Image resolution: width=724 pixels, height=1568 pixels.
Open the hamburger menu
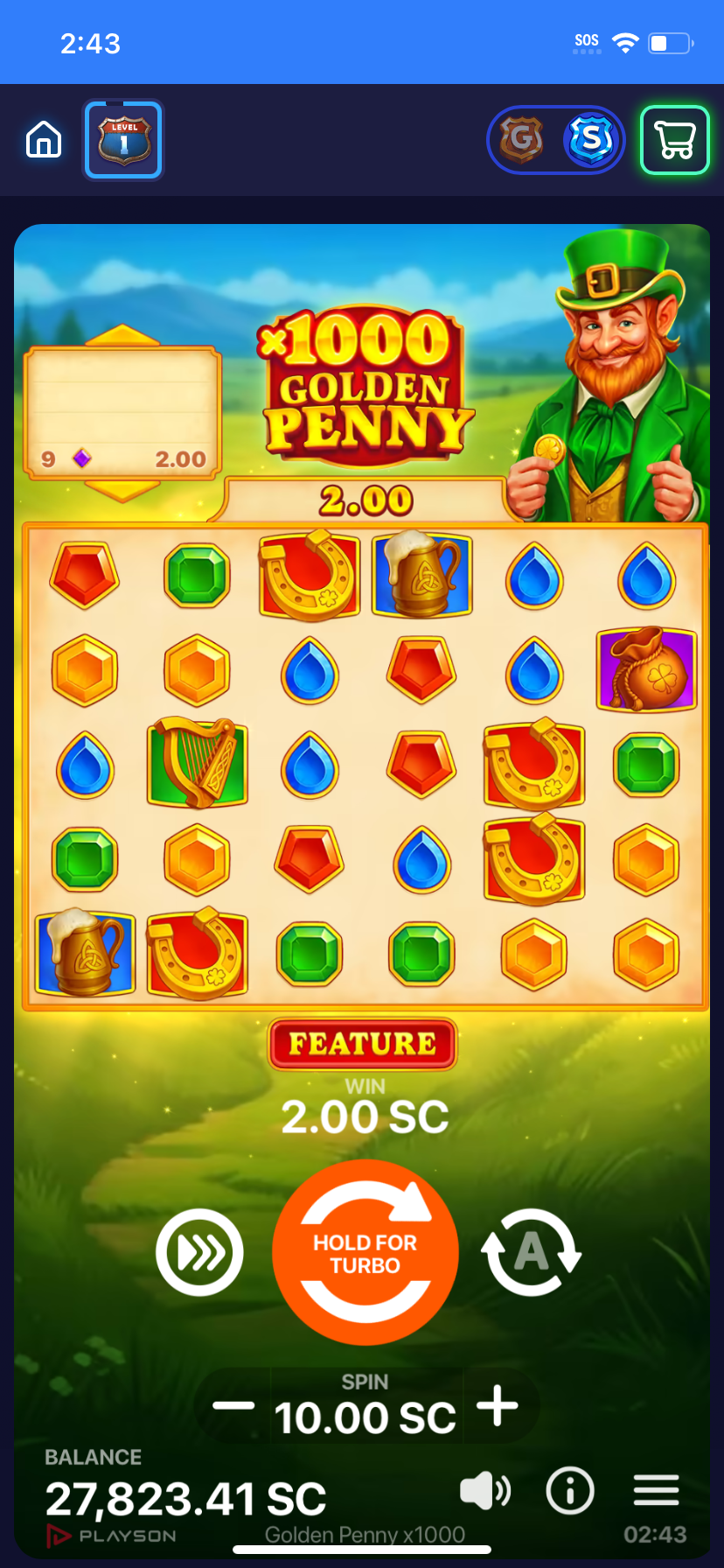click(656, 1490)
